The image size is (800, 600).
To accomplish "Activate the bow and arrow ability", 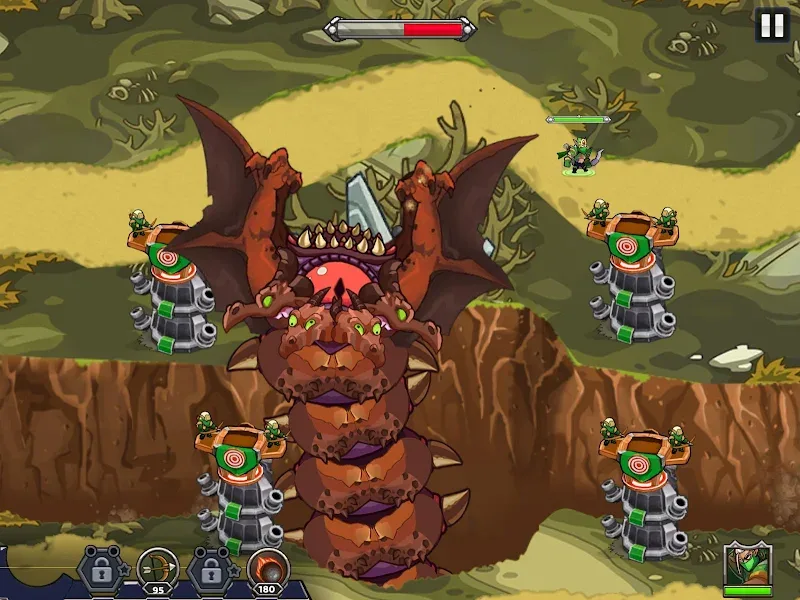I will coord(157,566).
